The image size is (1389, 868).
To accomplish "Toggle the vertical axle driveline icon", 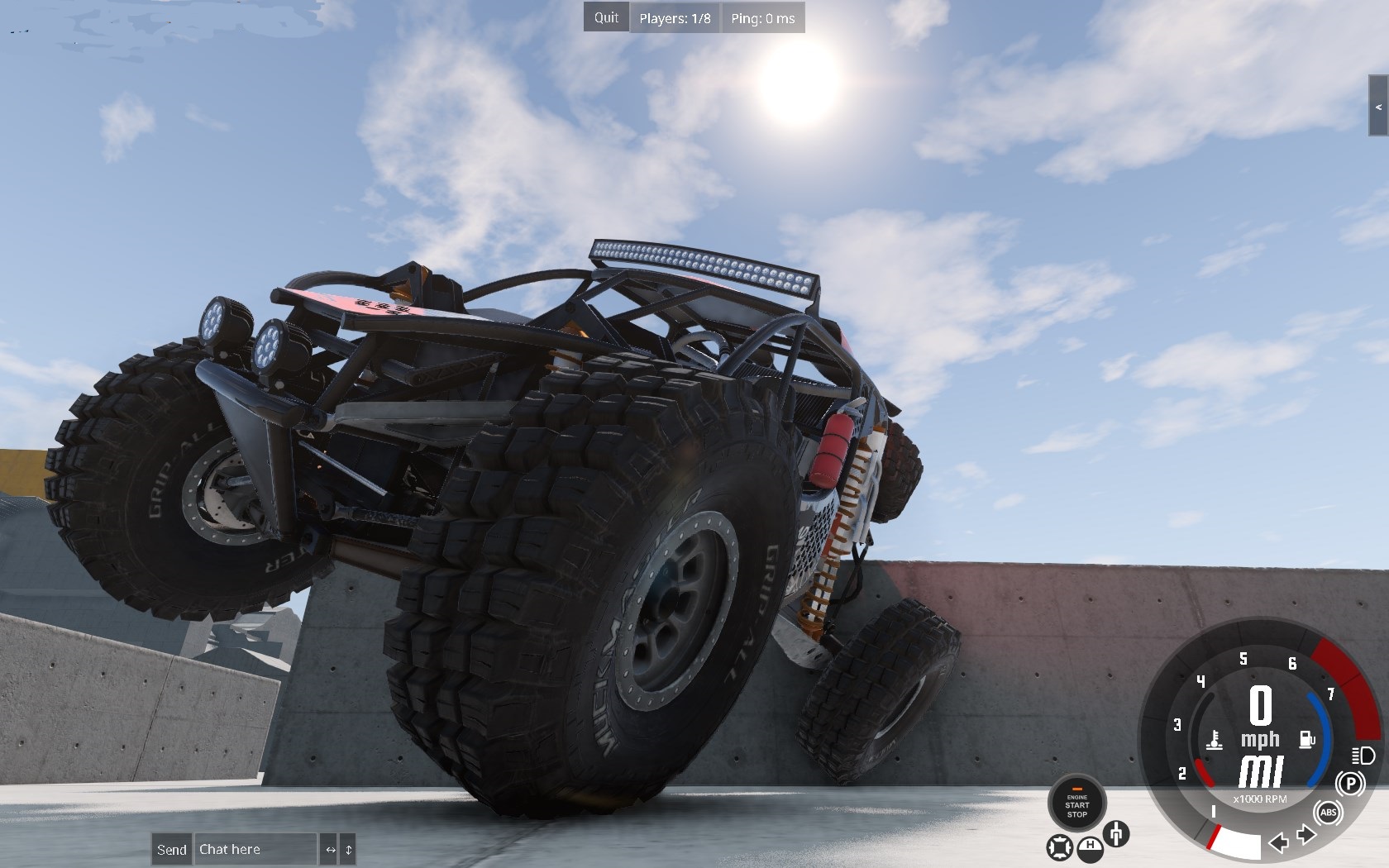I will 1116,833.
